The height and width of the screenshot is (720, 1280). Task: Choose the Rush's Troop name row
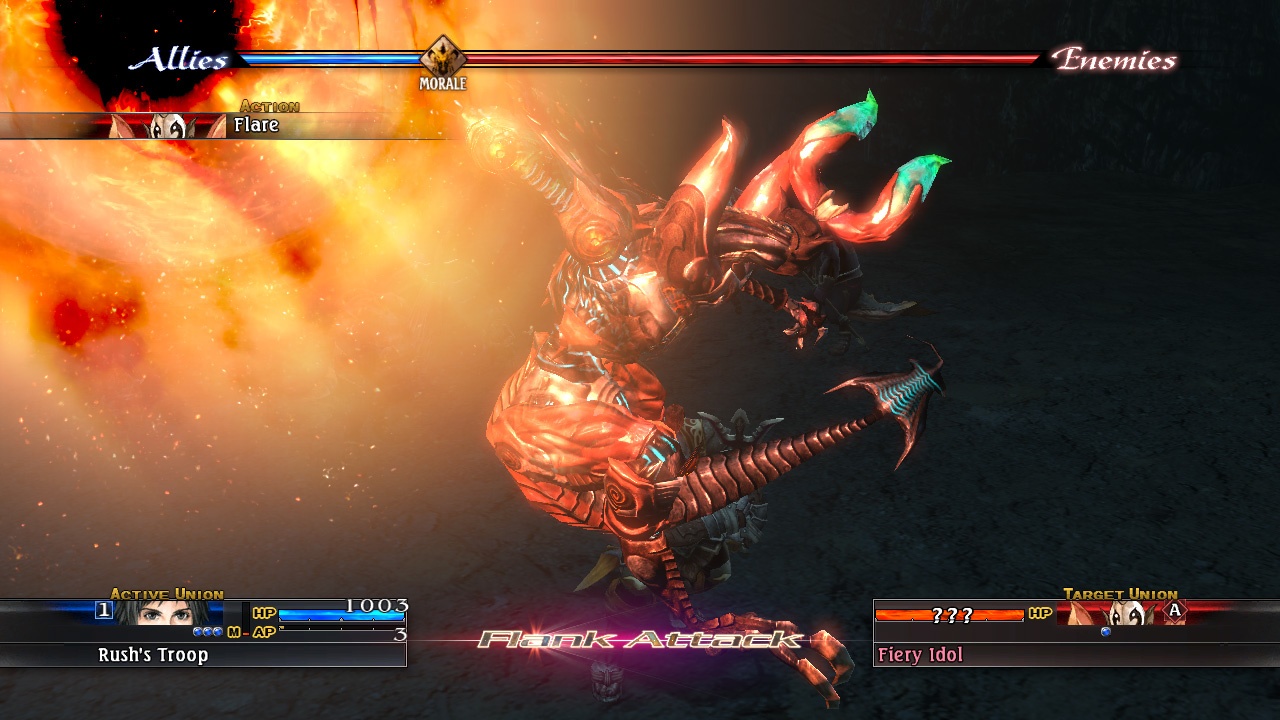[203, 655]
